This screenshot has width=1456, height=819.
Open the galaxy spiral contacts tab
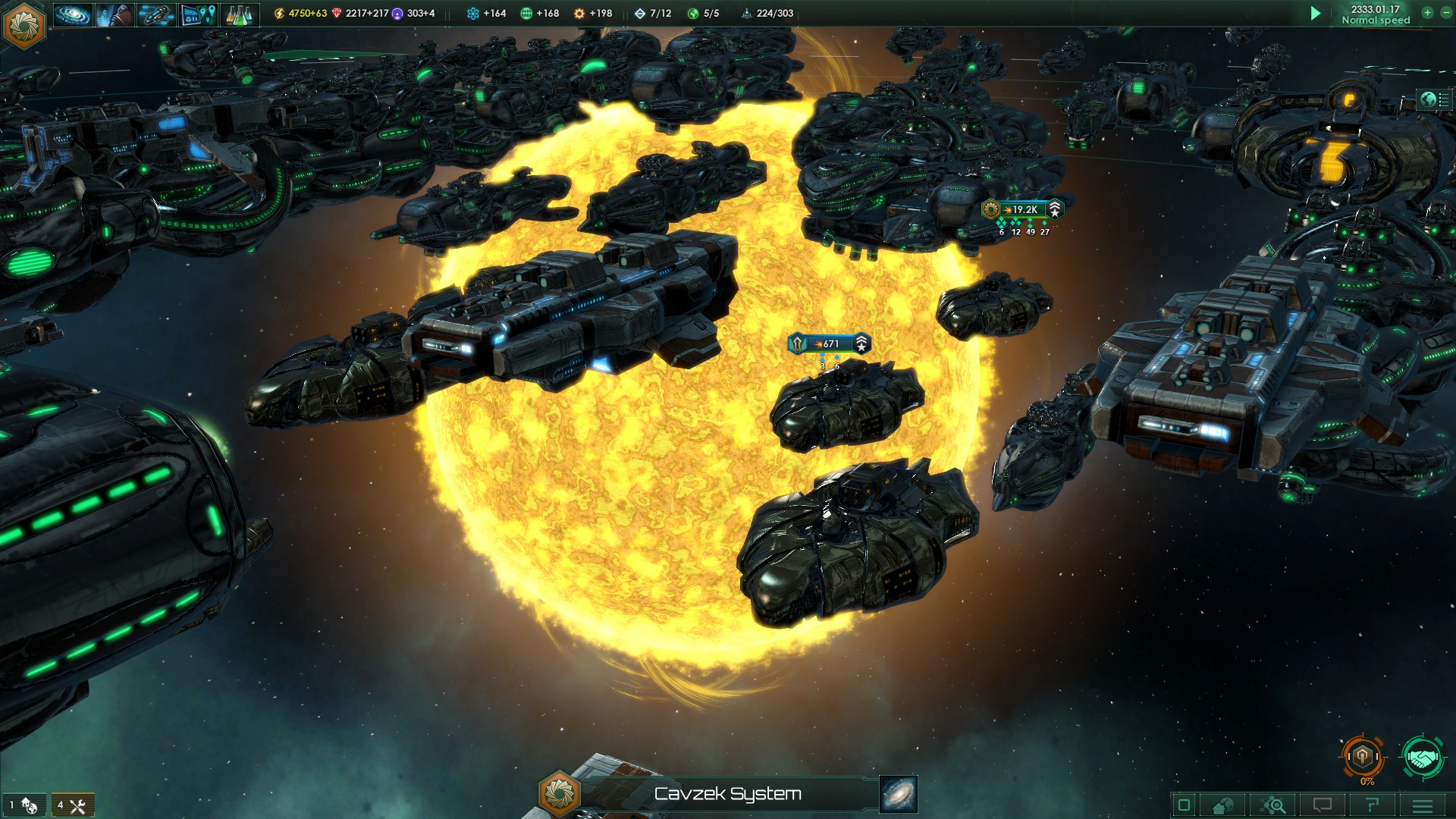(x=73, y=14)
